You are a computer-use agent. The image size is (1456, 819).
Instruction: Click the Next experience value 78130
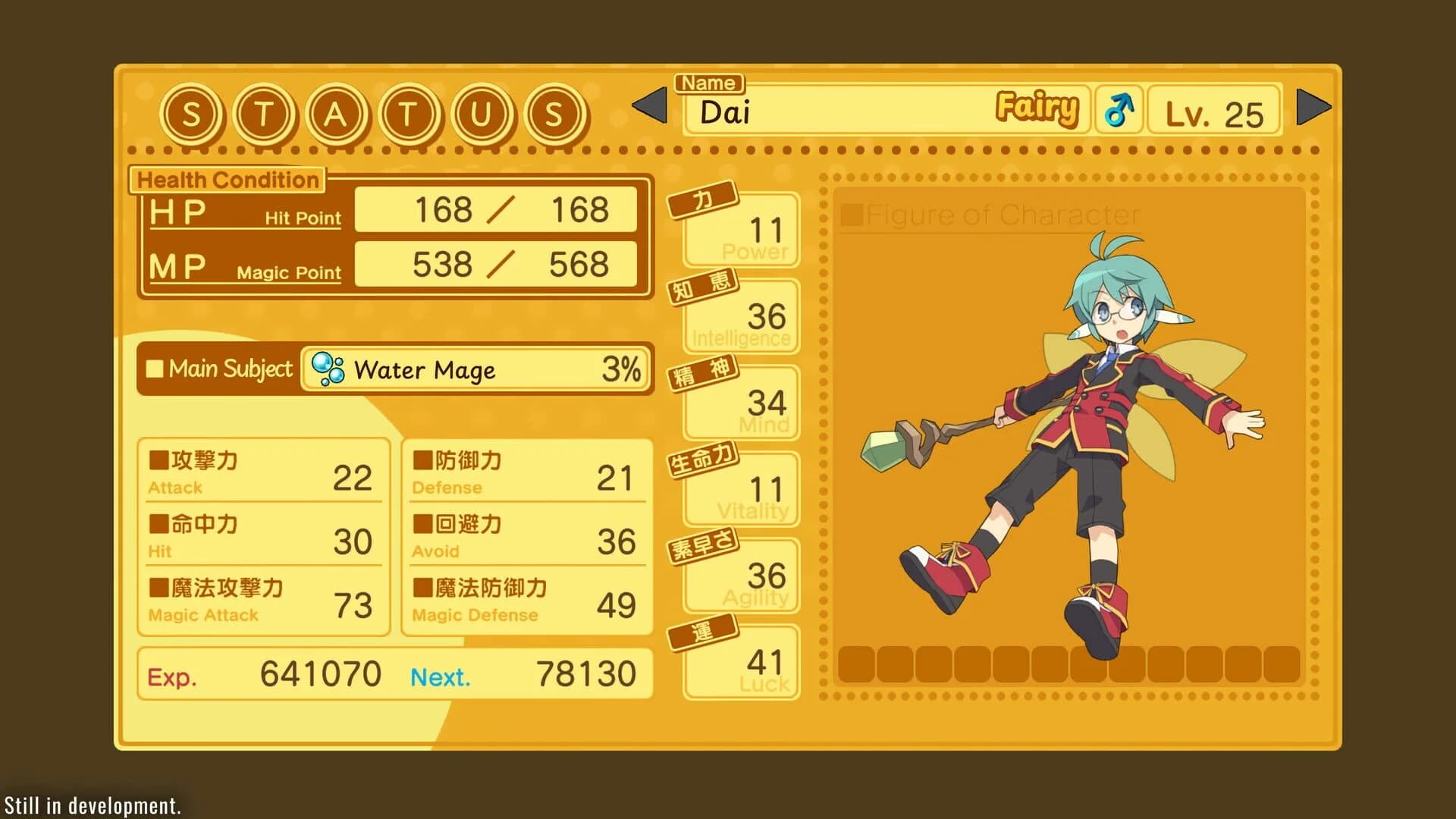pyautogui.click(x=588, y=673)
